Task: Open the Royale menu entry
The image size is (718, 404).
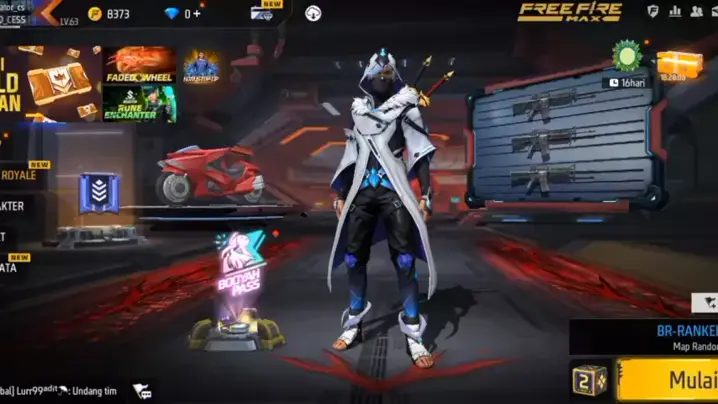Action: pyautogui.click(x=20, y=175)
